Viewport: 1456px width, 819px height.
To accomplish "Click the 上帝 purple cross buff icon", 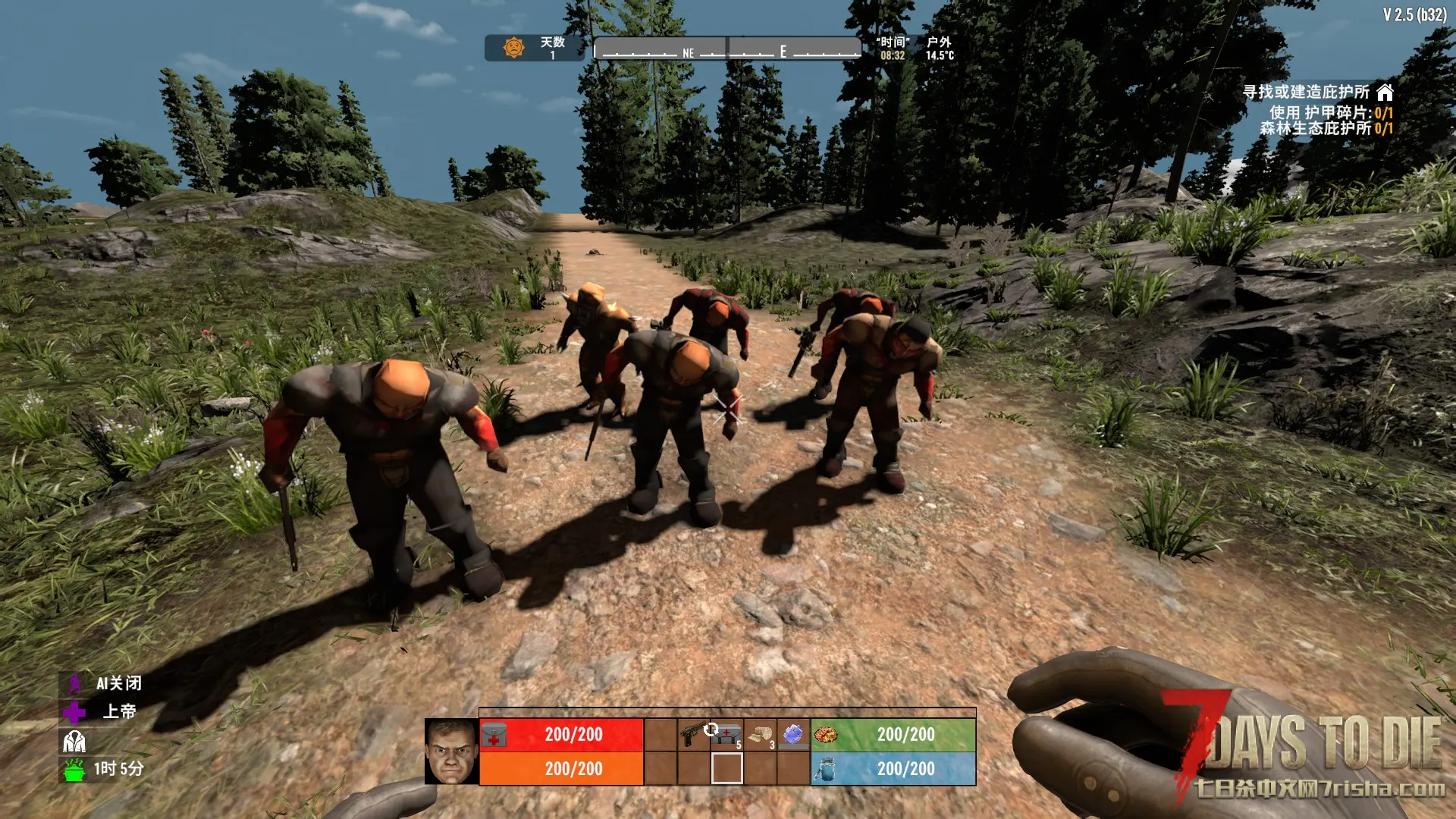I will [74, 712].
